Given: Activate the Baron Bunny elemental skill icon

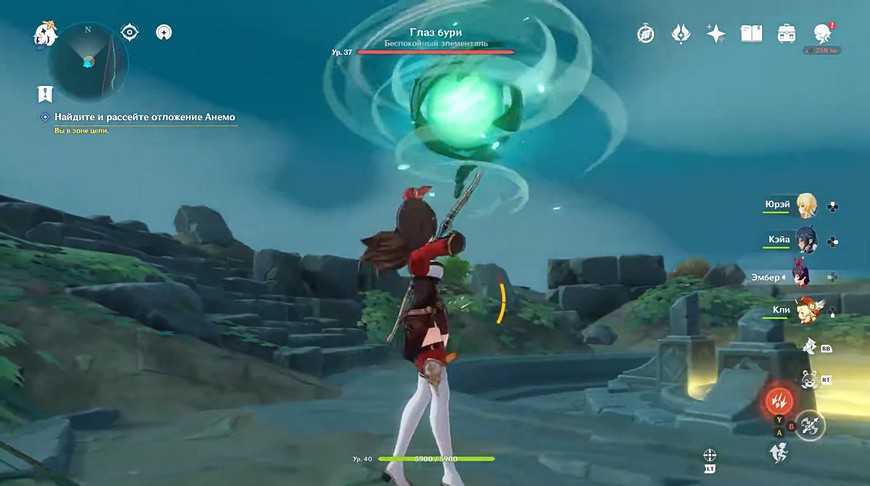Looking at the screenshot, I should click(810, 378).
